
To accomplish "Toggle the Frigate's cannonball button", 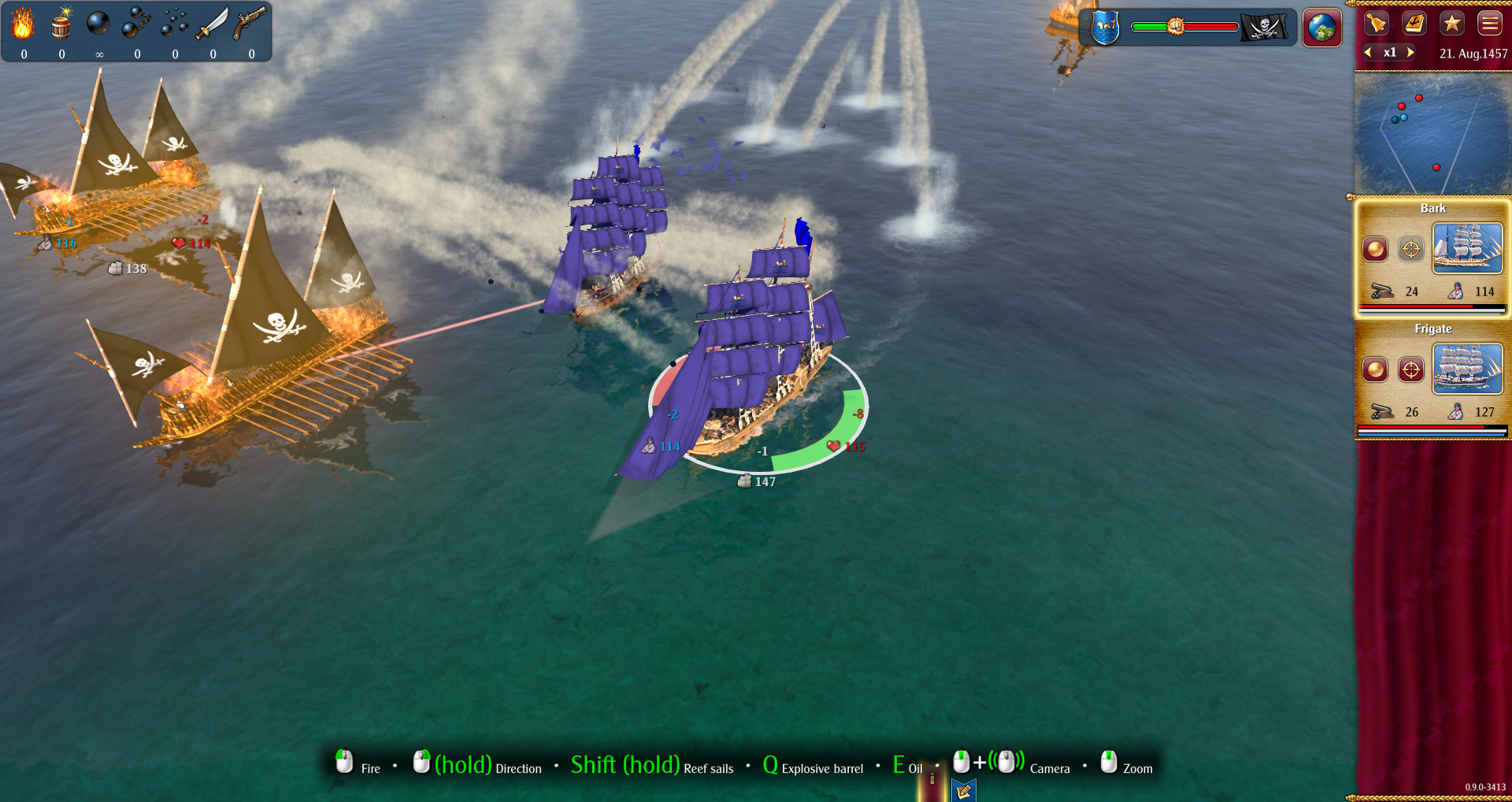I will click(1375, 369).
